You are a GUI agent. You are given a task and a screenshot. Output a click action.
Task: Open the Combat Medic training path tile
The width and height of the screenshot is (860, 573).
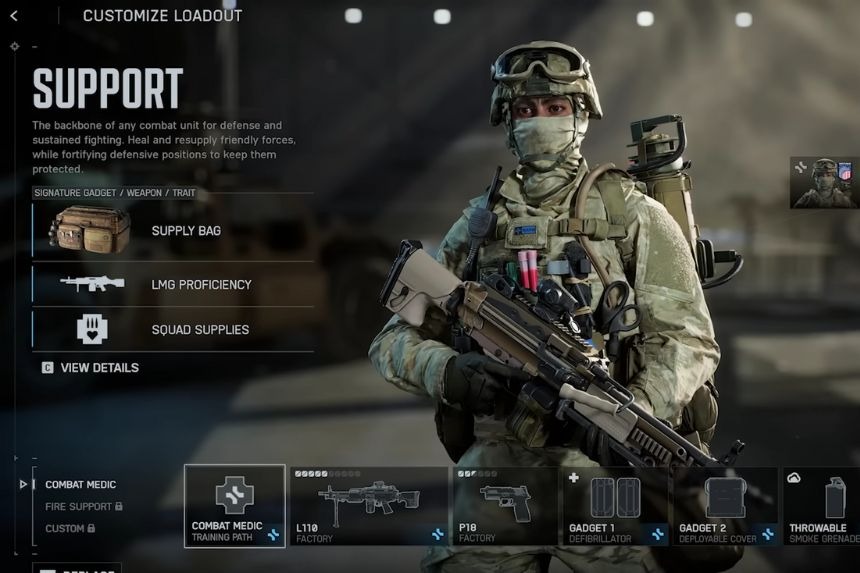point(234,505)
